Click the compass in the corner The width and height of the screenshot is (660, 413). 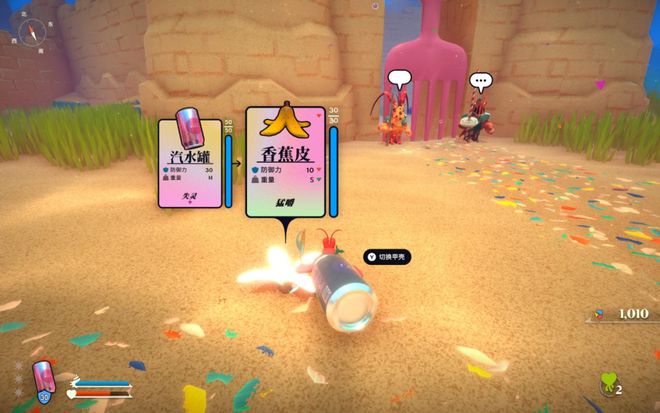pos(32,34)
